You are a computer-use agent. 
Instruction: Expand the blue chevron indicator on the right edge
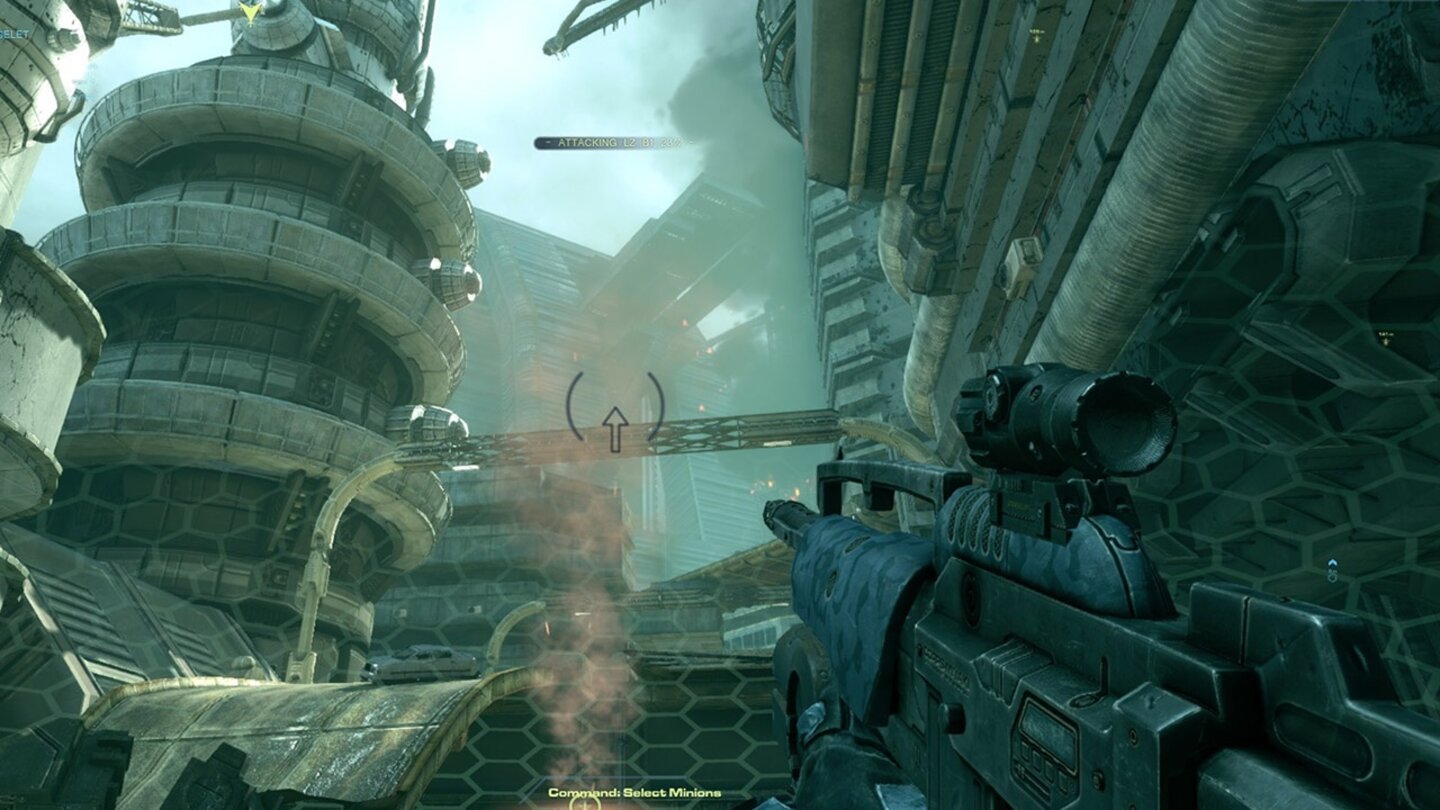coord(1332,563)
